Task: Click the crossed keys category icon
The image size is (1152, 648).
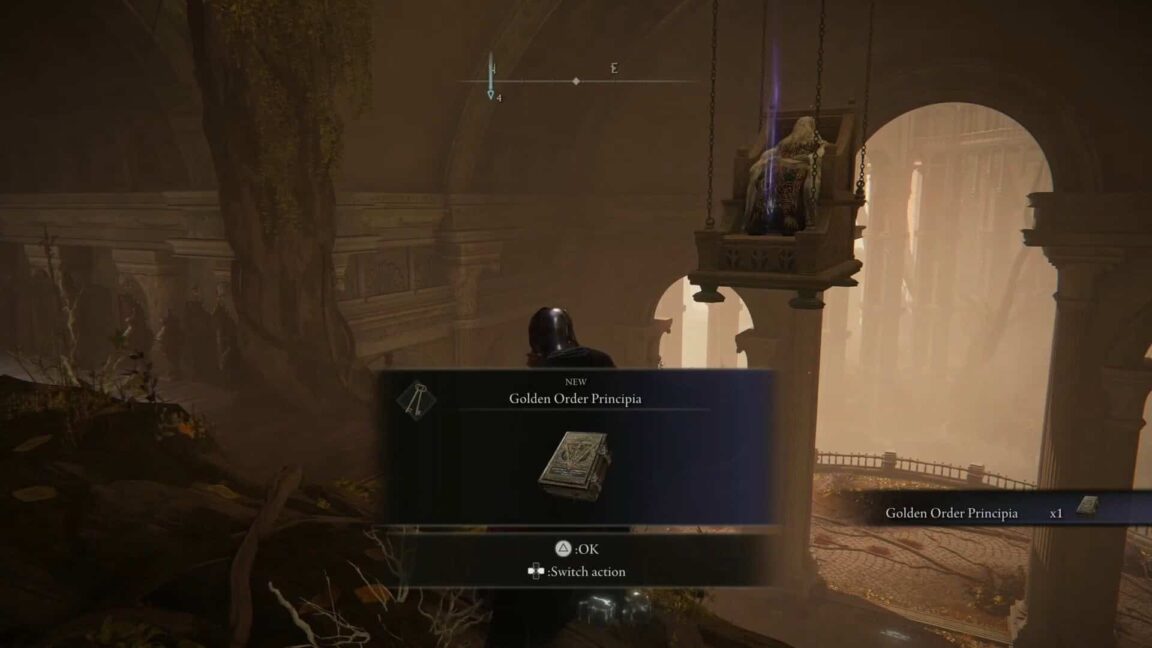Action: (x=415, y=400)
